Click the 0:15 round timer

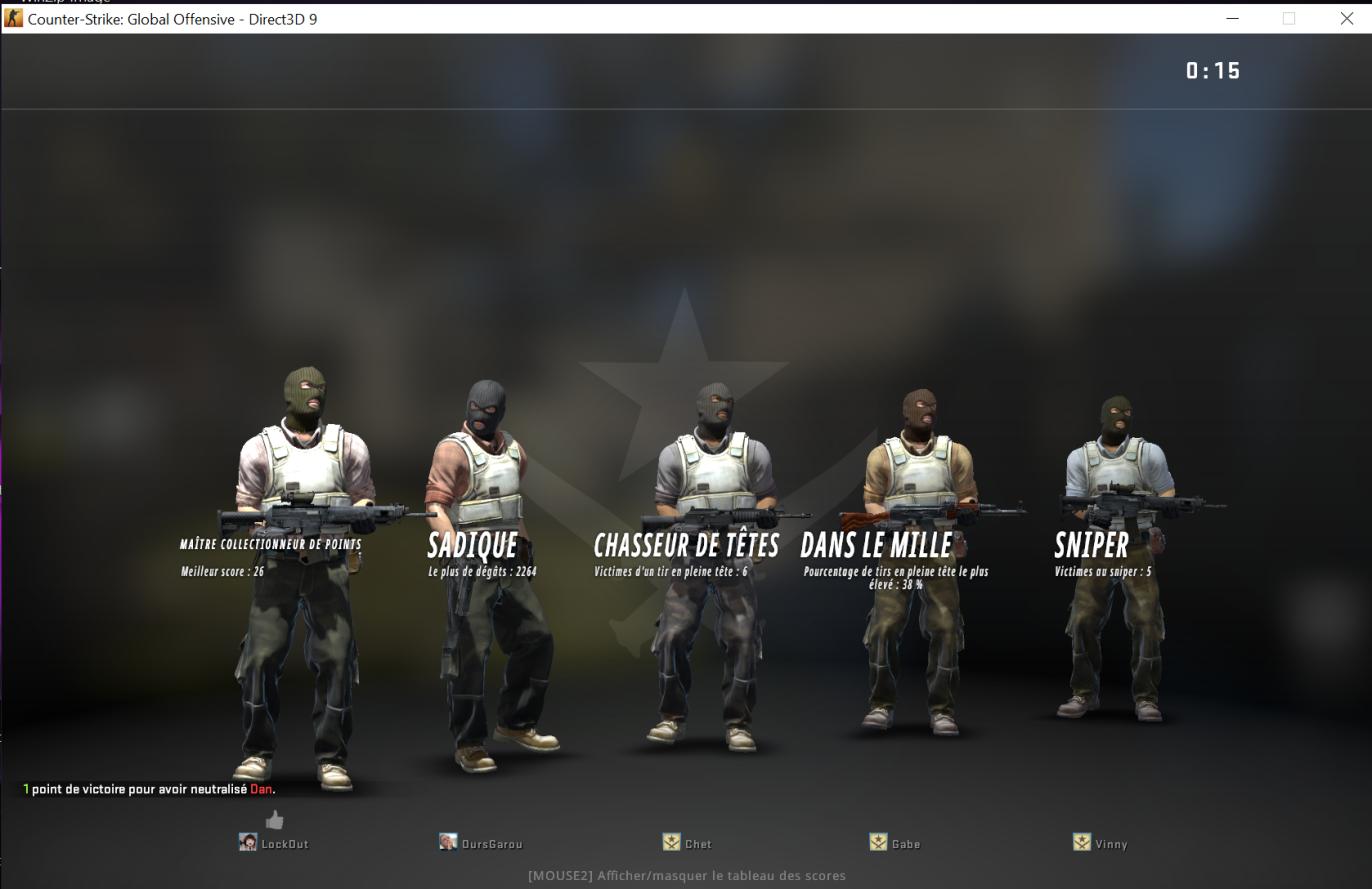click(1212, 70)
